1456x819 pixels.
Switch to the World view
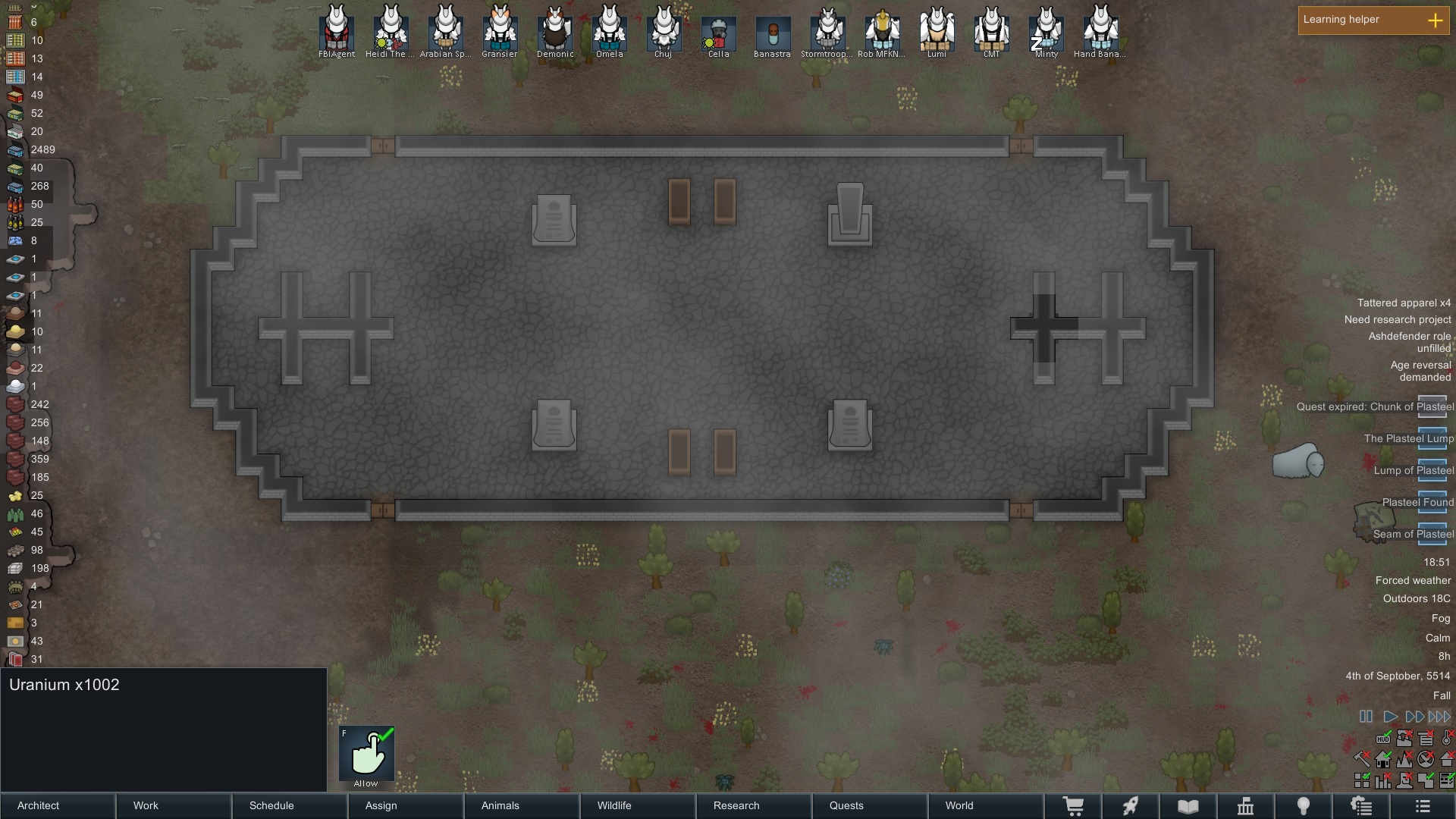click(986, 805)
